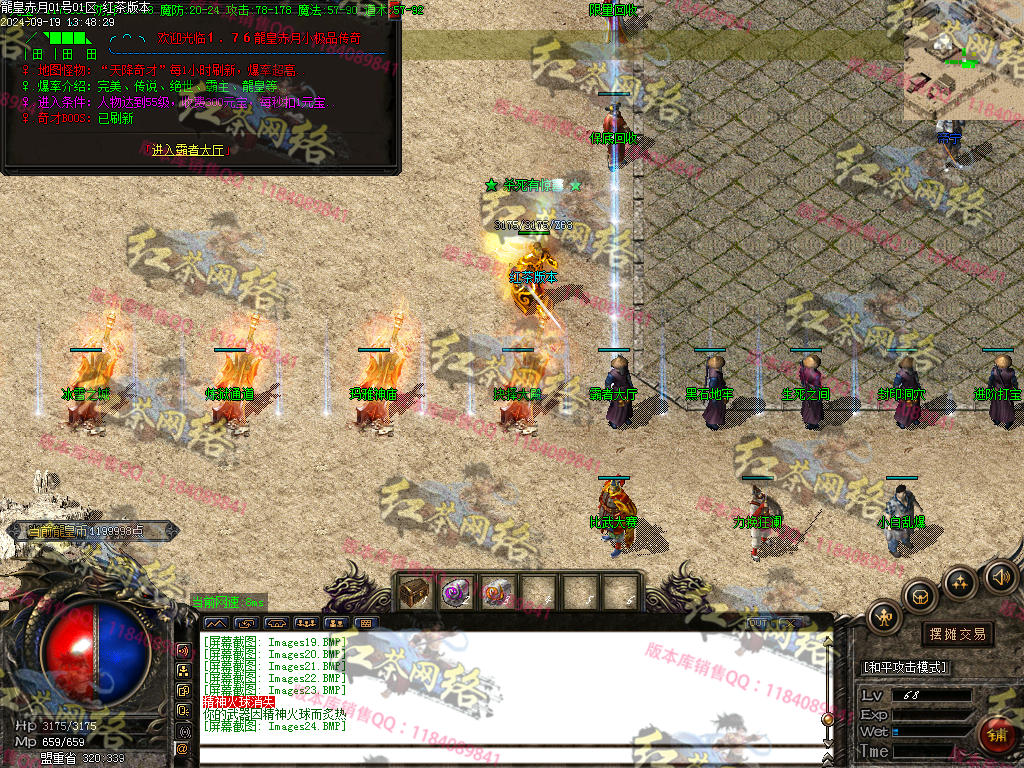Screen dimensions: 1024x768
Task: Select the treasure chest in hotbar slot 1
Action: point(414,592)
